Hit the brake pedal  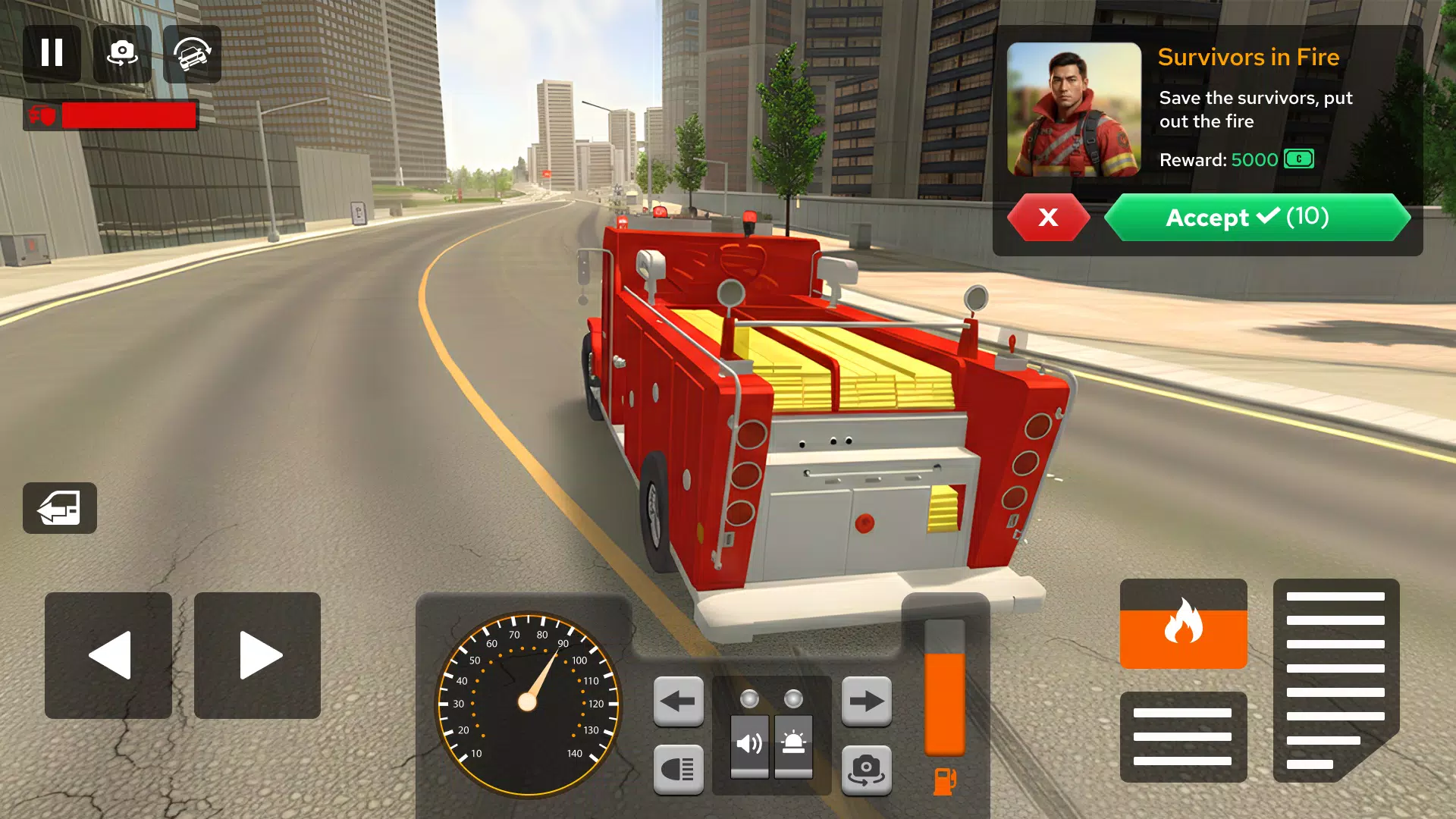(1183, 736)
